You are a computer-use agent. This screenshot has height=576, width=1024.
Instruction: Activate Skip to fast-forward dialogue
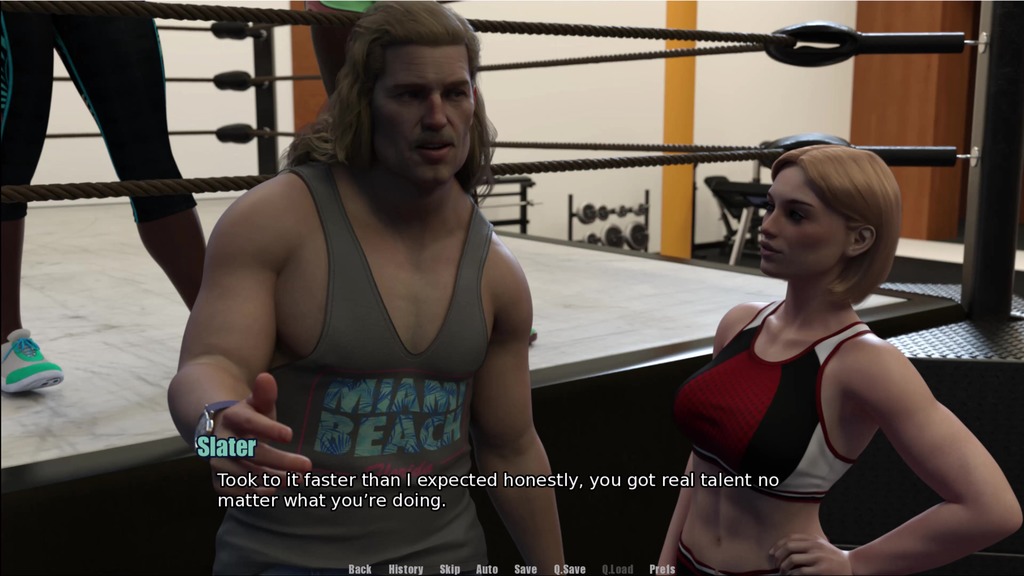tap(450, 569)
